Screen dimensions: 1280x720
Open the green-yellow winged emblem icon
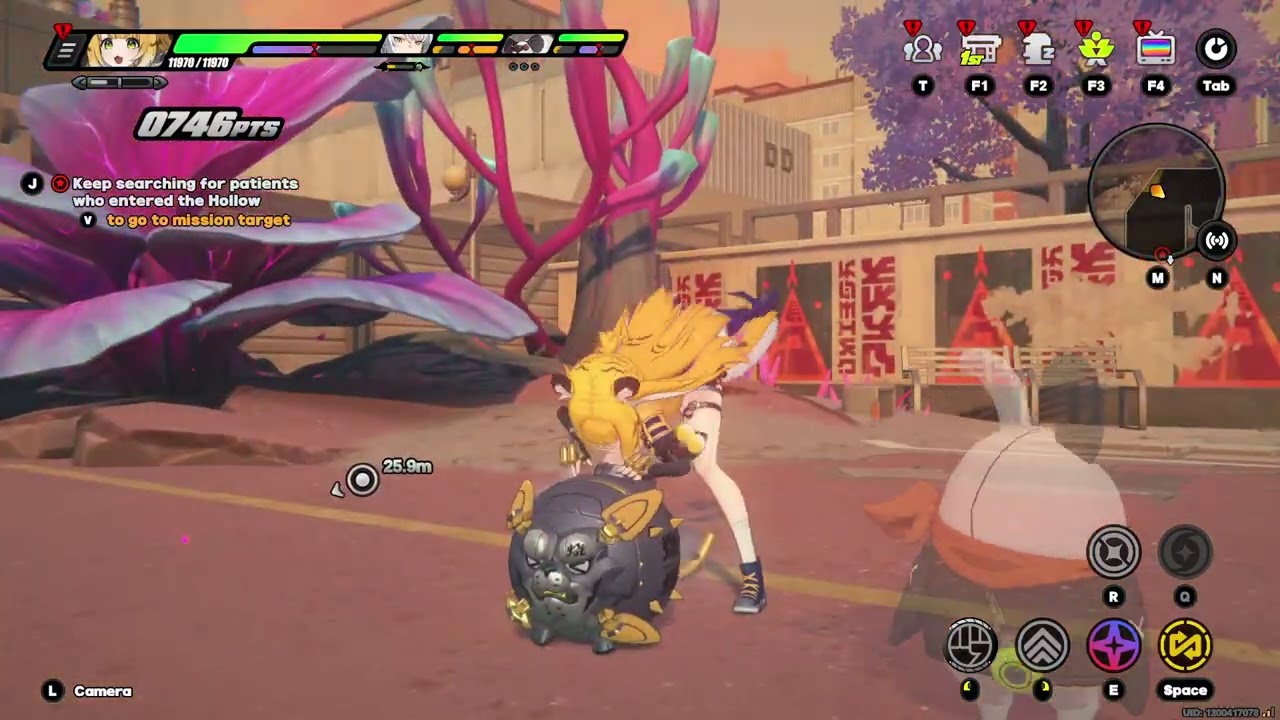[1096, 49]
